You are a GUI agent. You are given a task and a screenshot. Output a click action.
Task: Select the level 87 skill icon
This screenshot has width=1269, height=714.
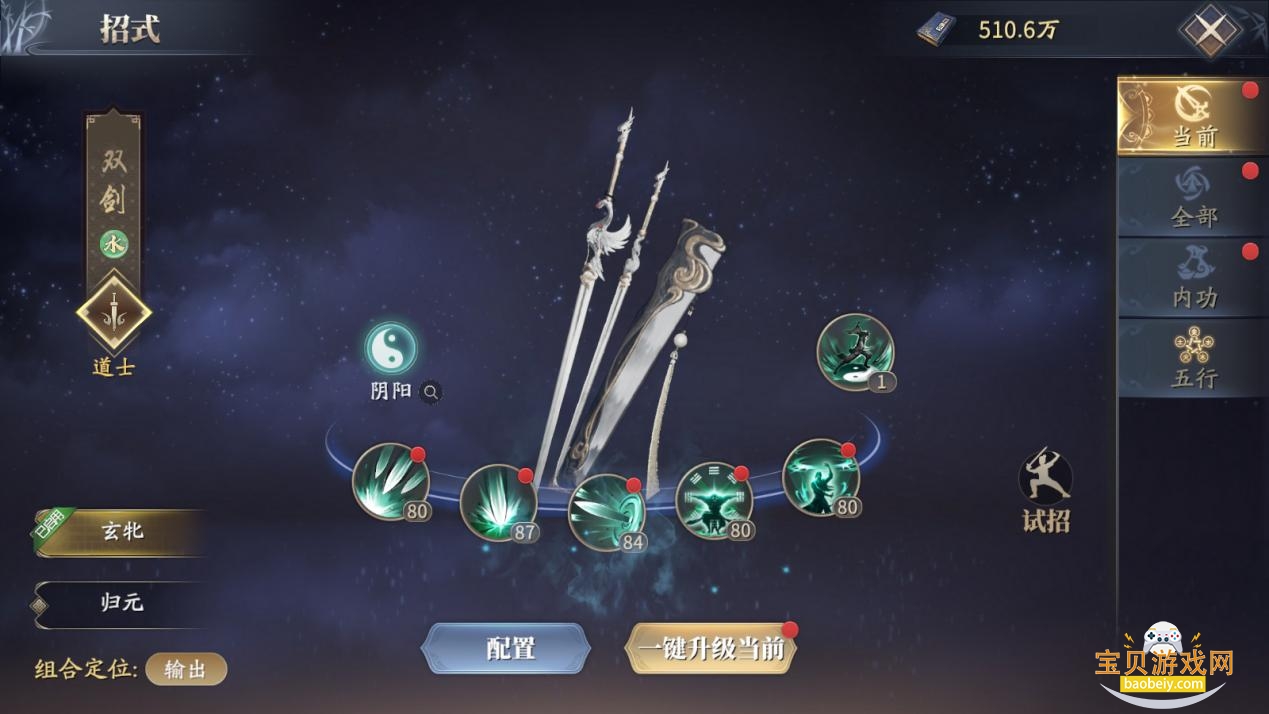click(498, 502)
